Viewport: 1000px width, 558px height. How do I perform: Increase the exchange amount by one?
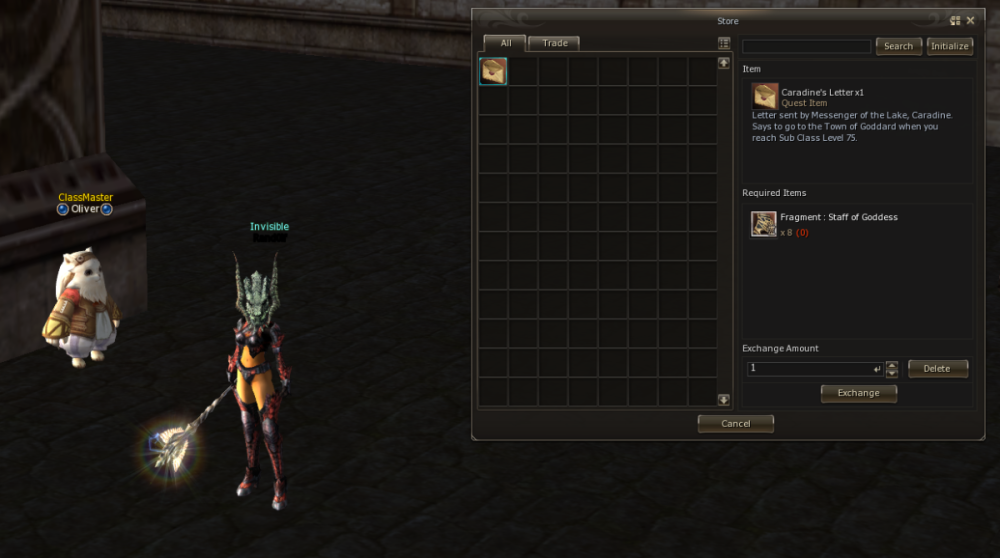[x=892, y=365]
